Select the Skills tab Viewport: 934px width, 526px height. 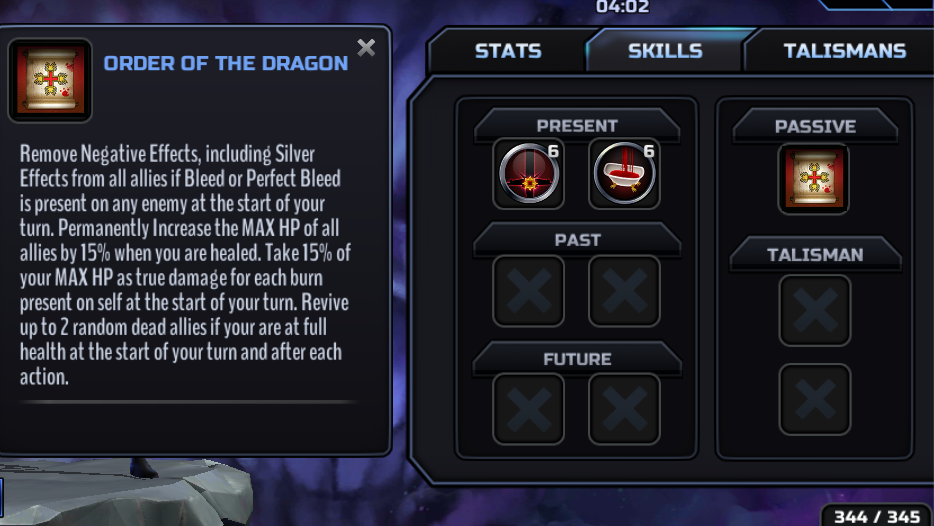click(665, 51)
